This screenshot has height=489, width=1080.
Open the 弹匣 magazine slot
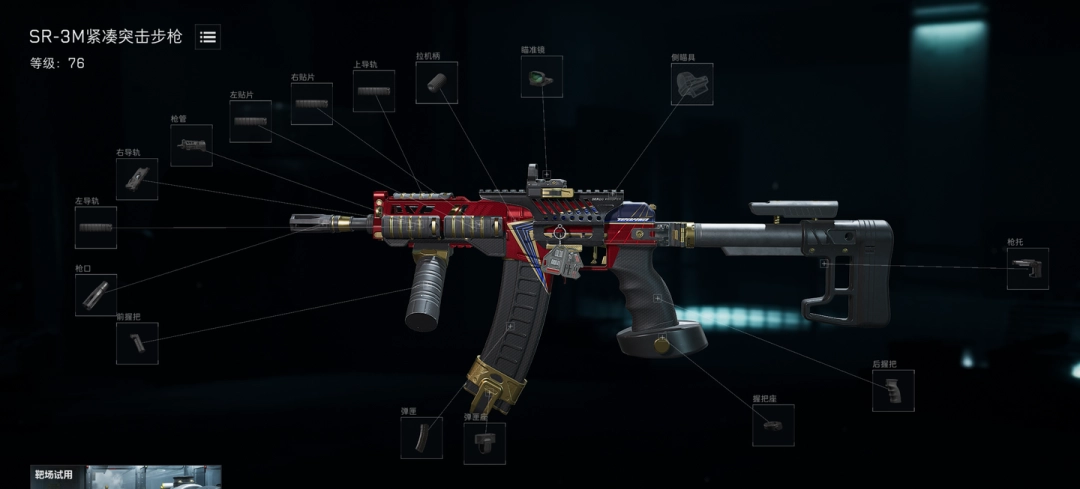pyautogui.click(x=421, y=438)
